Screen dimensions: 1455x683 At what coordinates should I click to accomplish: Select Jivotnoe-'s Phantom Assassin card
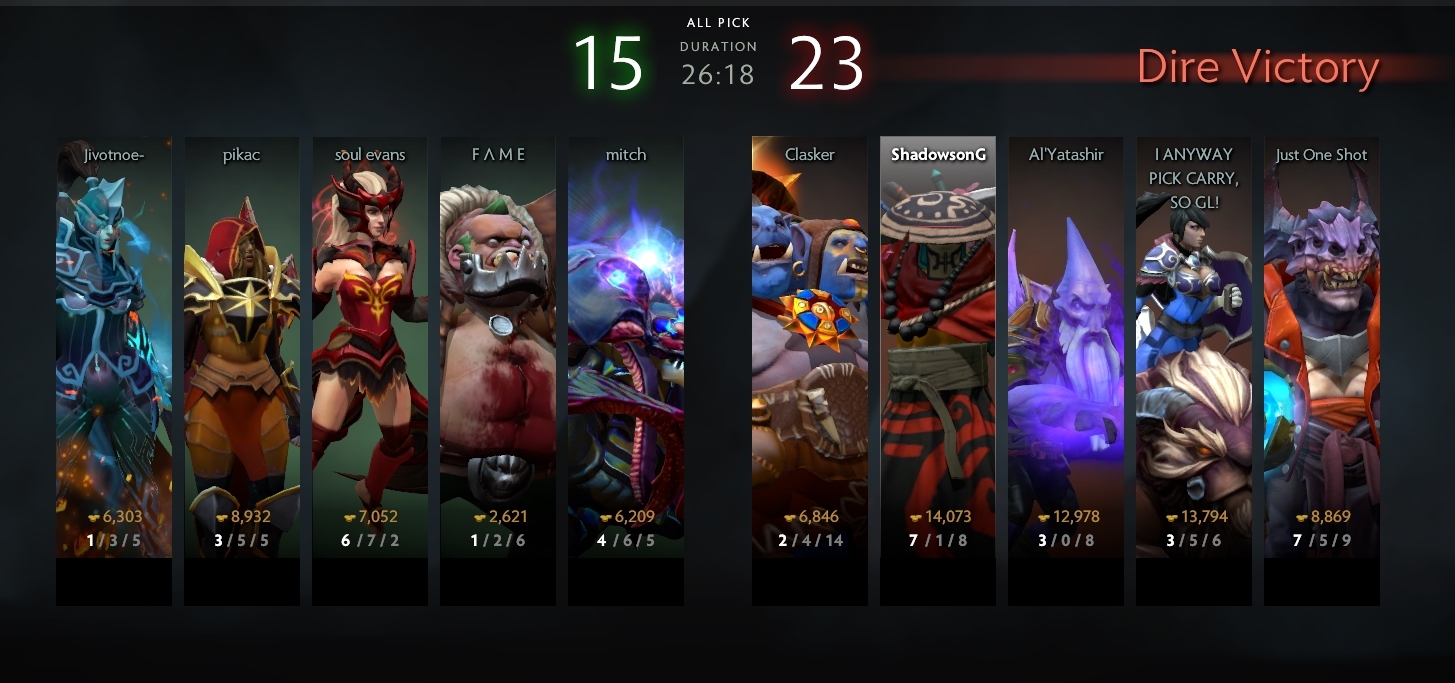click(x=114, y=345)
